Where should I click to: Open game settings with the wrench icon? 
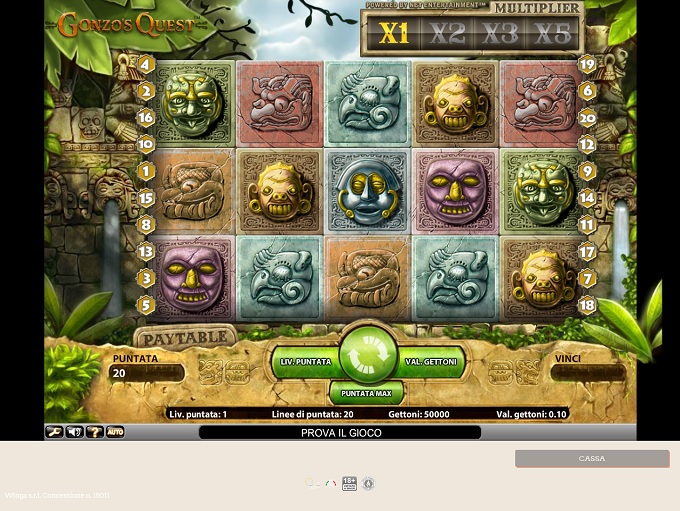[x=54, y=432]
